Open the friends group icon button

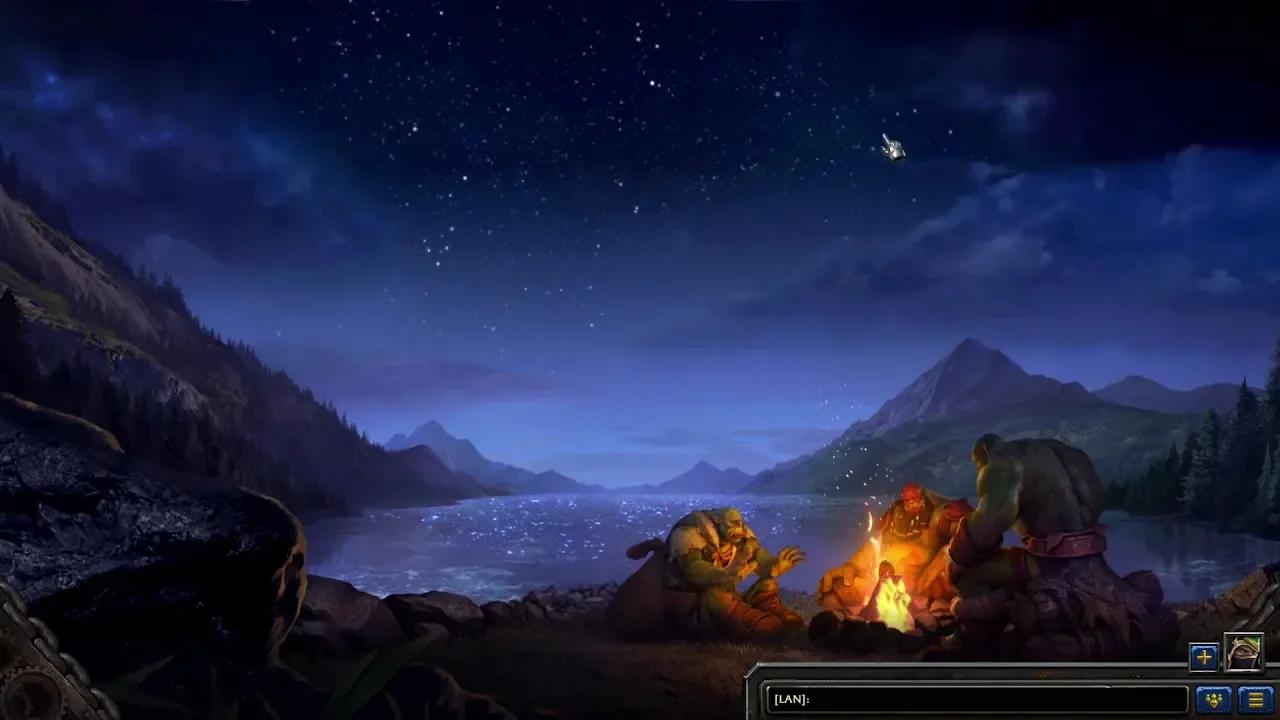pyautogui.click(x=1213, y=699)
